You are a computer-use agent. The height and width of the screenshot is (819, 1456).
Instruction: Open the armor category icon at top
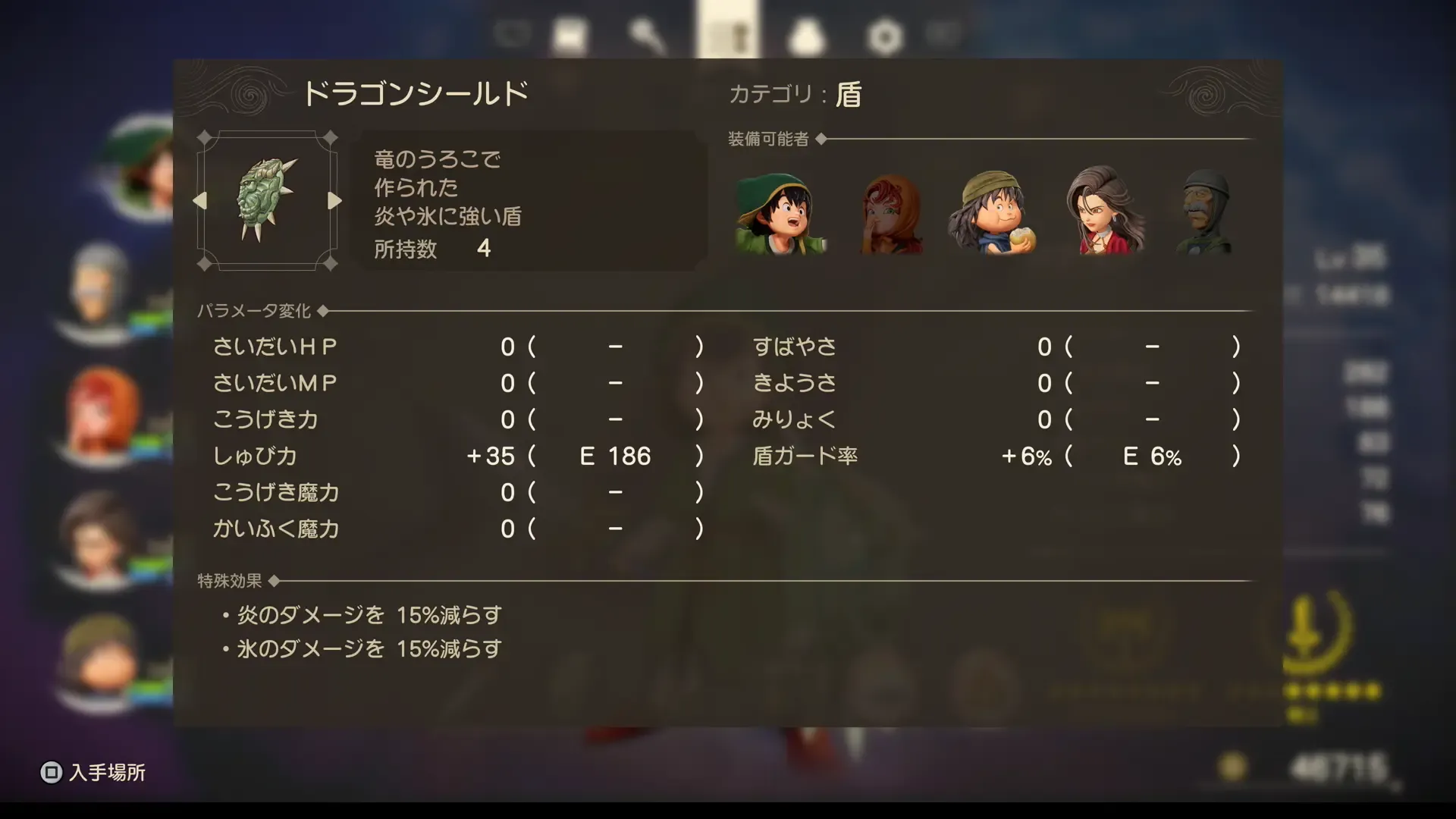coord(573,32)
